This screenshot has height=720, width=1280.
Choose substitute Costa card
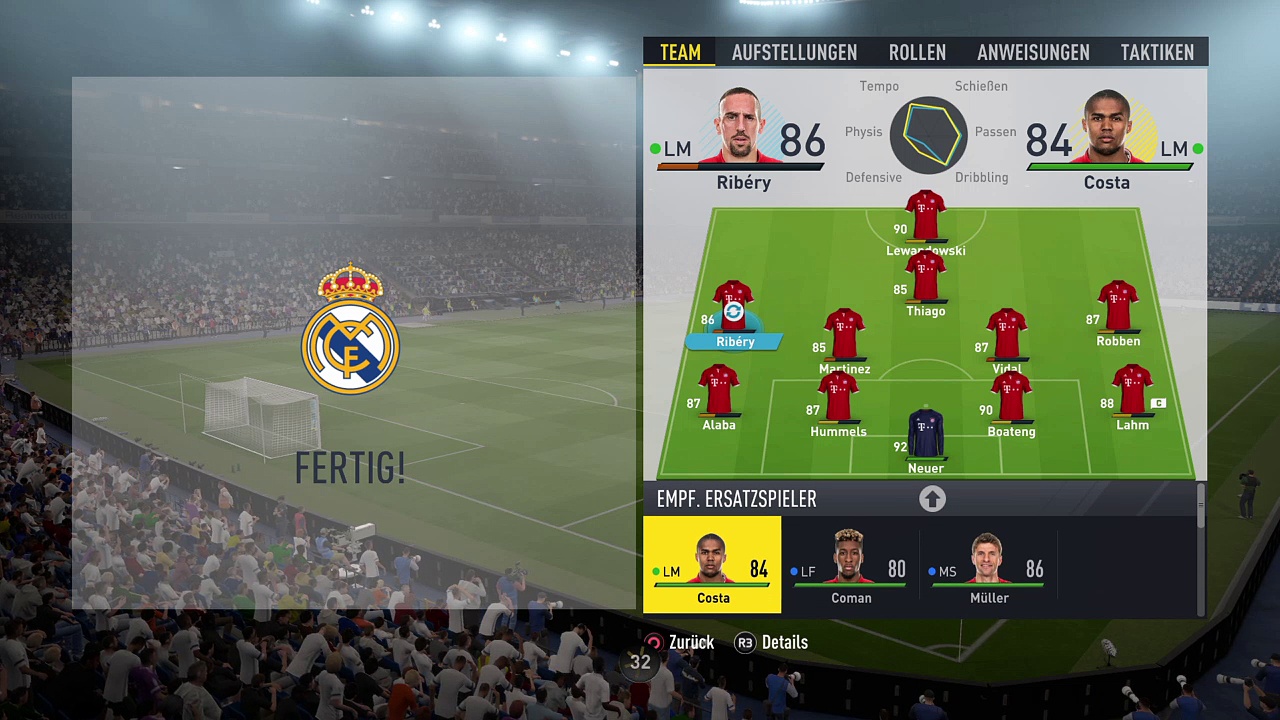coord(712,565)
